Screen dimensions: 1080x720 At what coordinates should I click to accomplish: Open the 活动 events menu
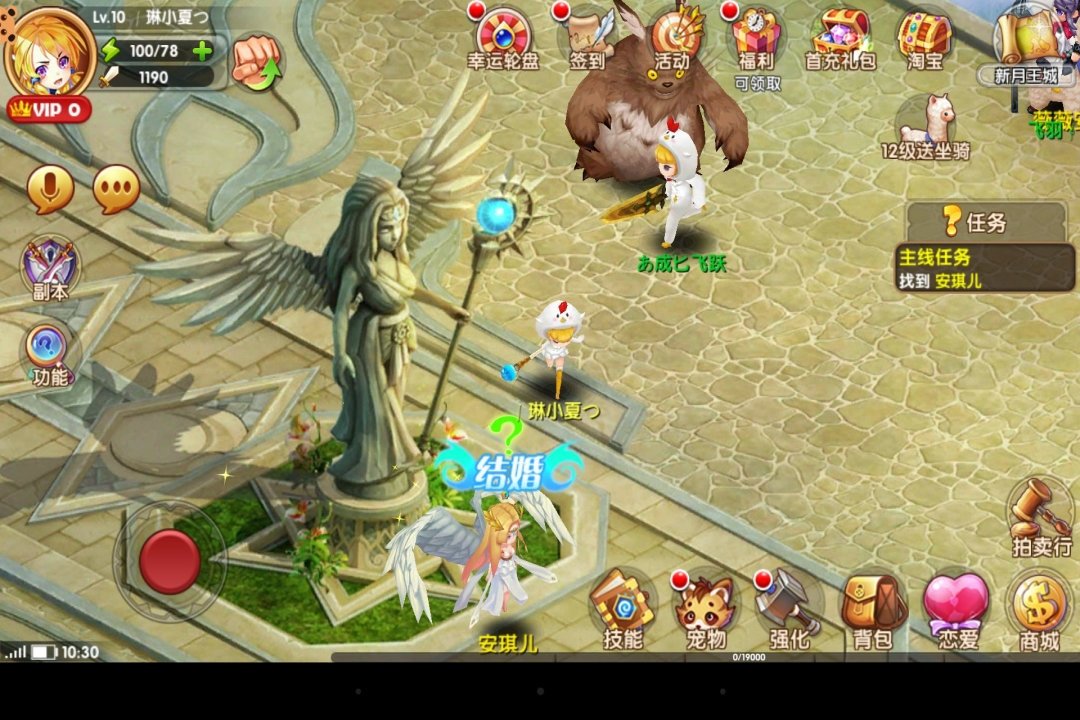click(x=673, y=37)
